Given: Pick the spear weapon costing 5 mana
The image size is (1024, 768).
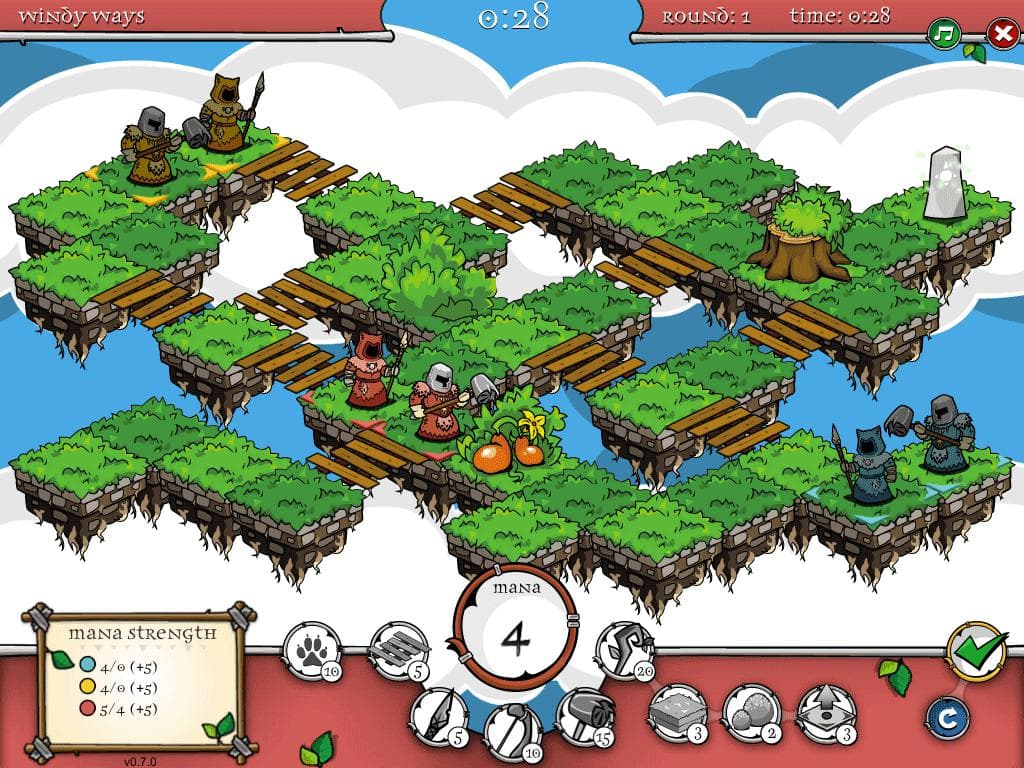Looking at the screenshot, I should (438, 716).
